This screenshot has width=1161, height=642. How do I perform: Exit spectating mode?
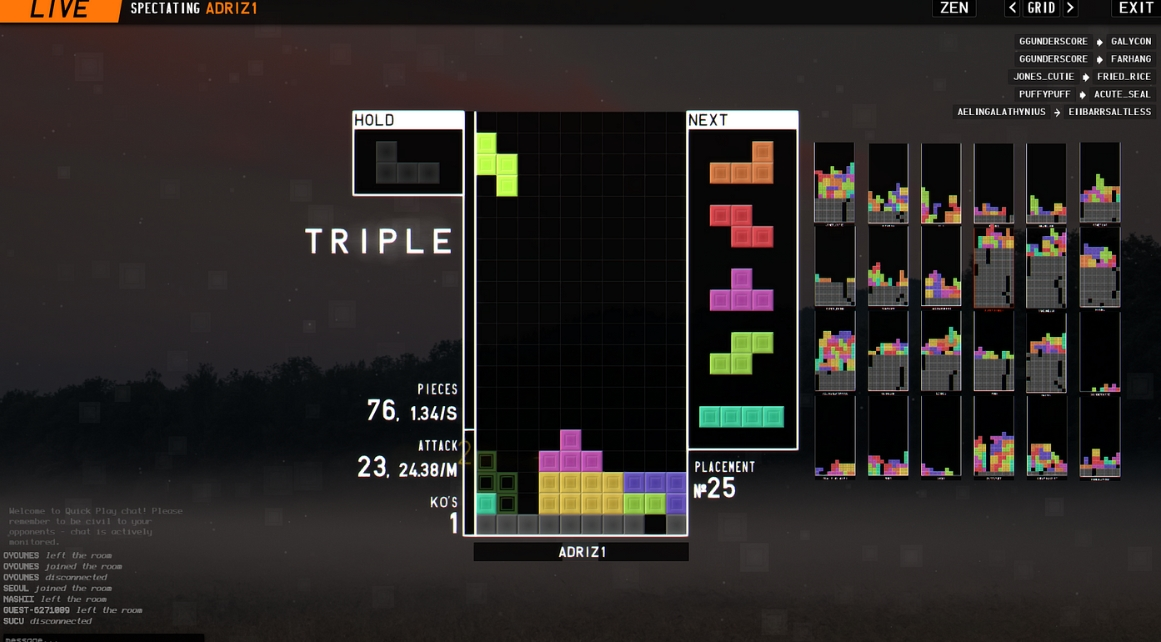tap(1135, 8)
